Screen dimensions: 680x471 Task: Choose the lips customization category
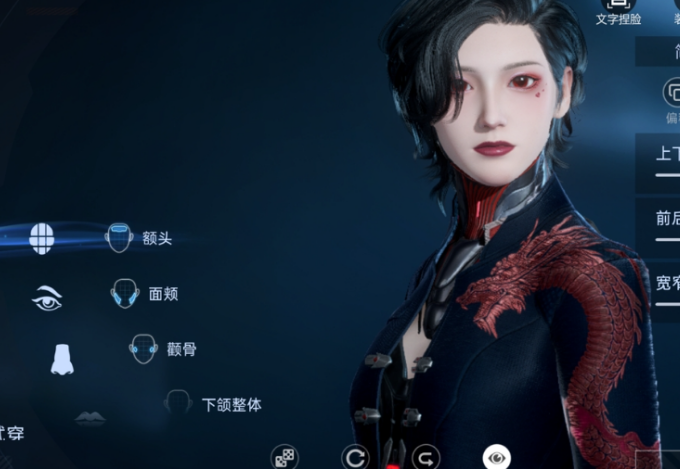pyautogui.click(x=90, y=417)
